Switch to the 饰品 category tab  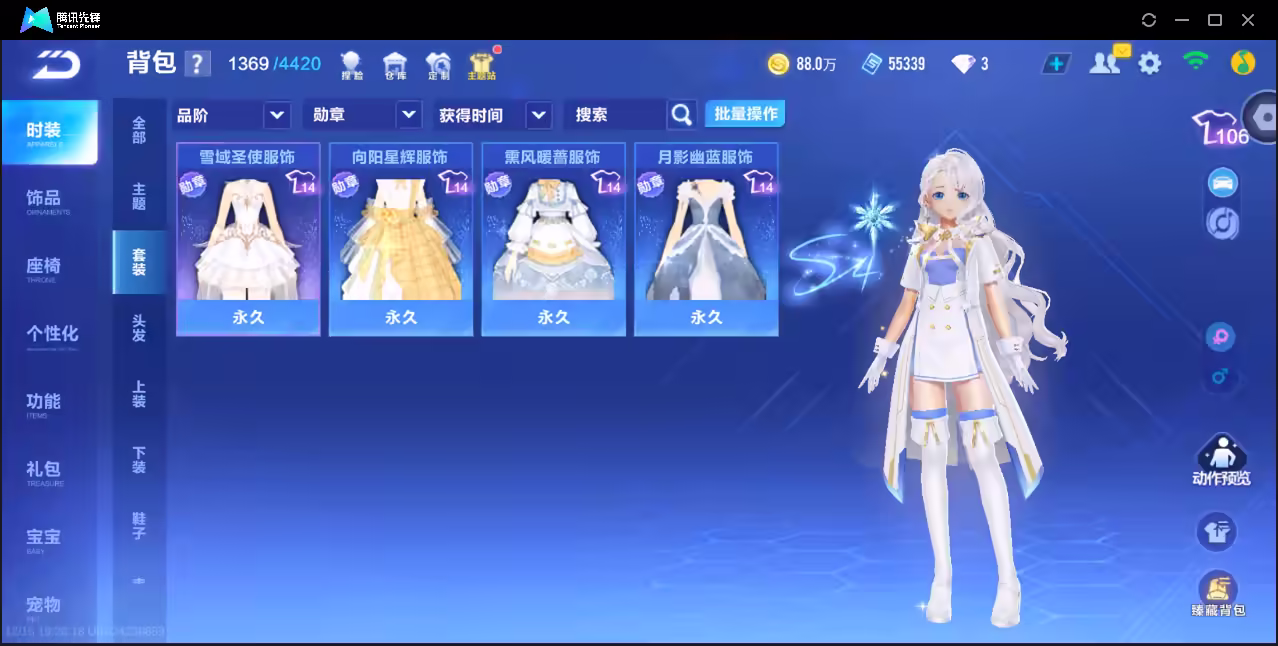point(44,200)
